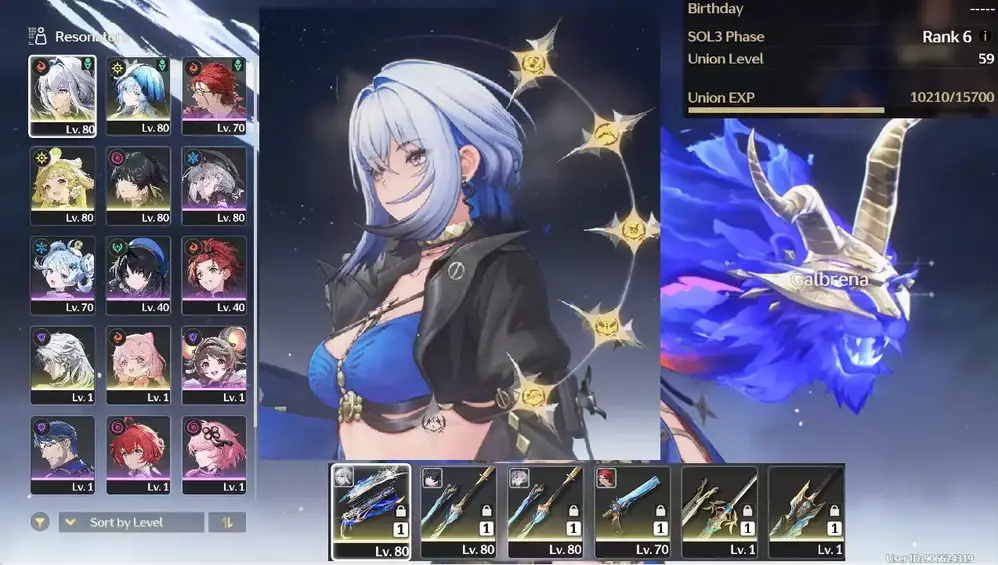
Task: Show SOL3 Phase rank info
Action: [985, 37]
